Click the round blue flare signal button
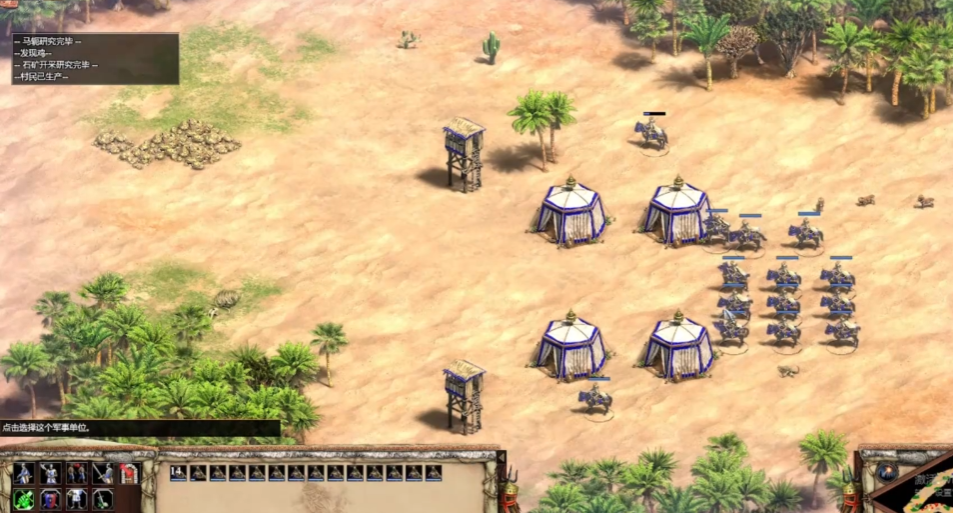Screen dimensions: 953x513 pyautogui.click(x=887, y=471)
